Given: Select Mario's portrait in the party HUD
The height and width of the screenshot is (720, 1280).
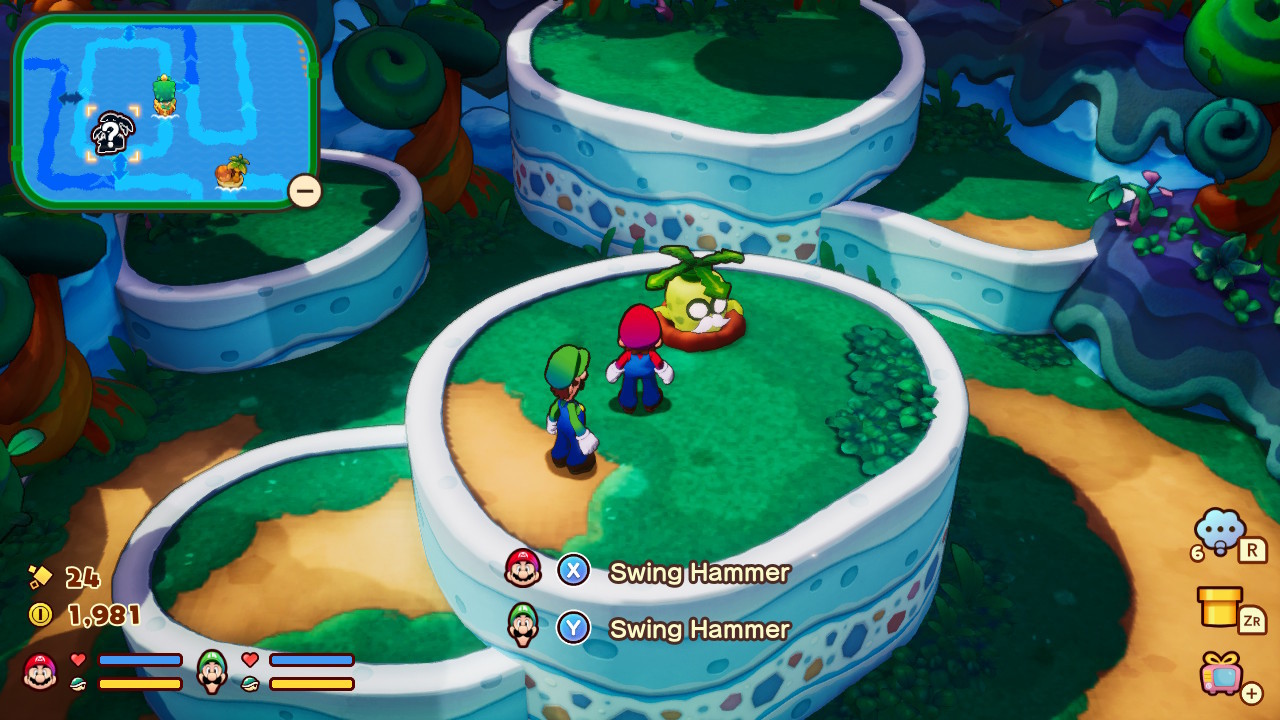Looking at the screenshot, I should 39,669.
